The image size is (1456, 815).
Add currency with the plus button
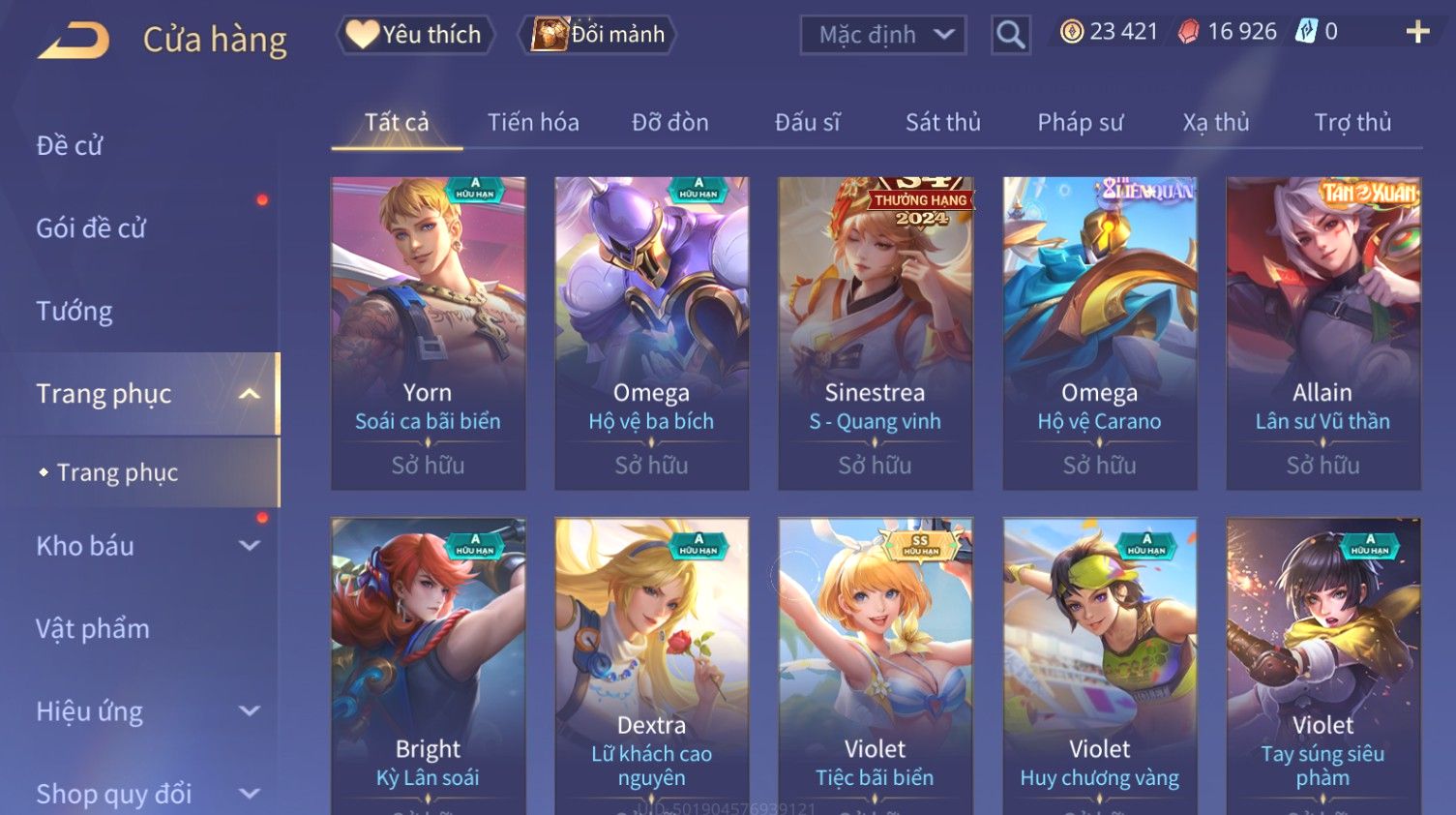(x=1417, y=32)
